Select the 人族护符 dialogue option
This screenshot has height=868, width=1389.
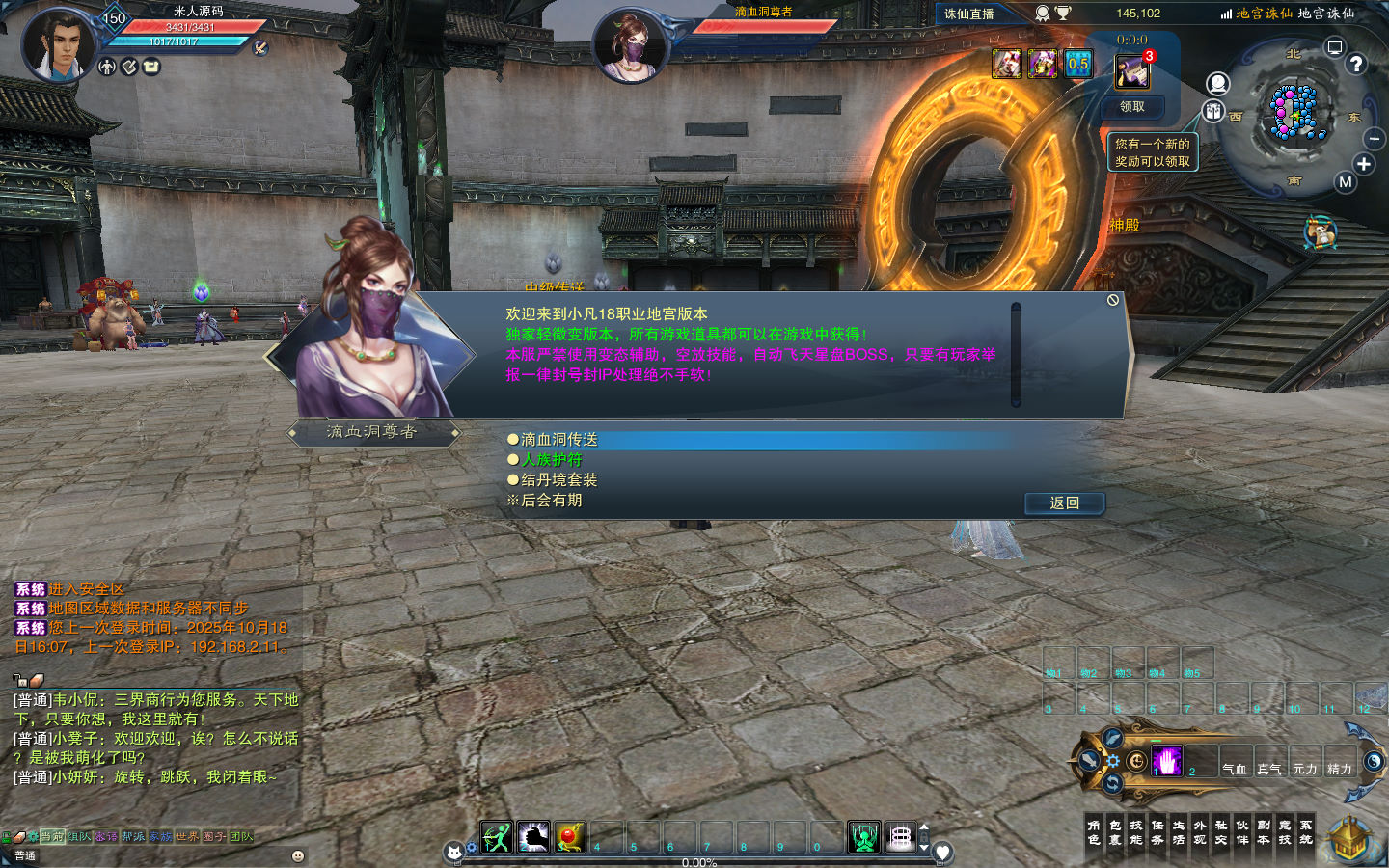pos(552,460)
